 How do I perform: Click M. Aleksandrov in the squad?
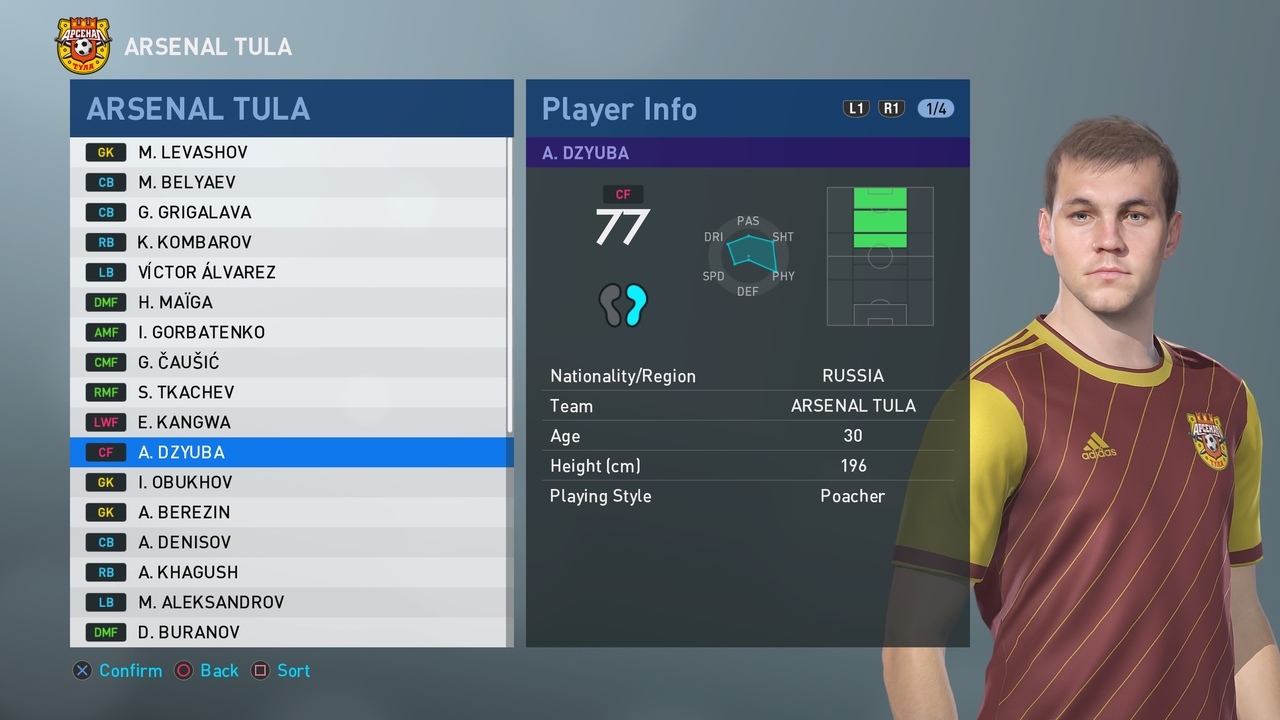coord(290,602)
